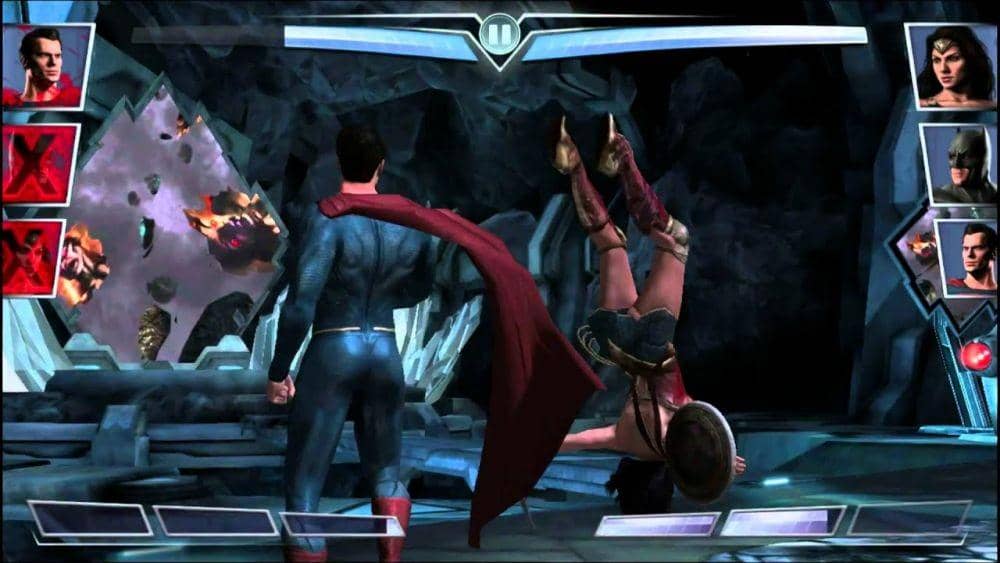
Task: Pause the fight with the pause button
Action: [x=500, y=35]
